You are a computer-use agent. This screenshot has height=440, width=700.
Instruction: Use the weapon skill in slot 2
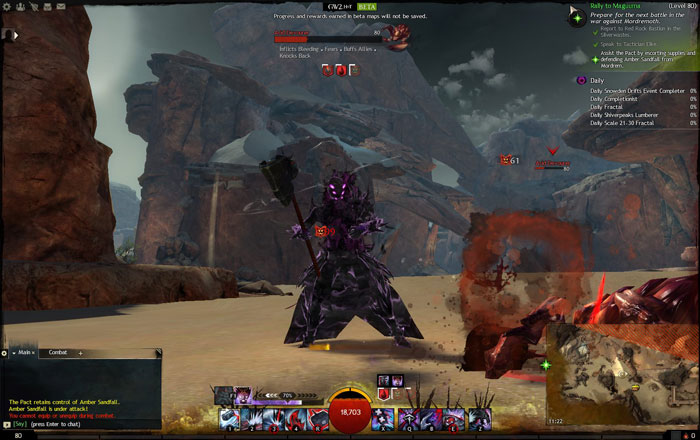[x=251, y=419]
